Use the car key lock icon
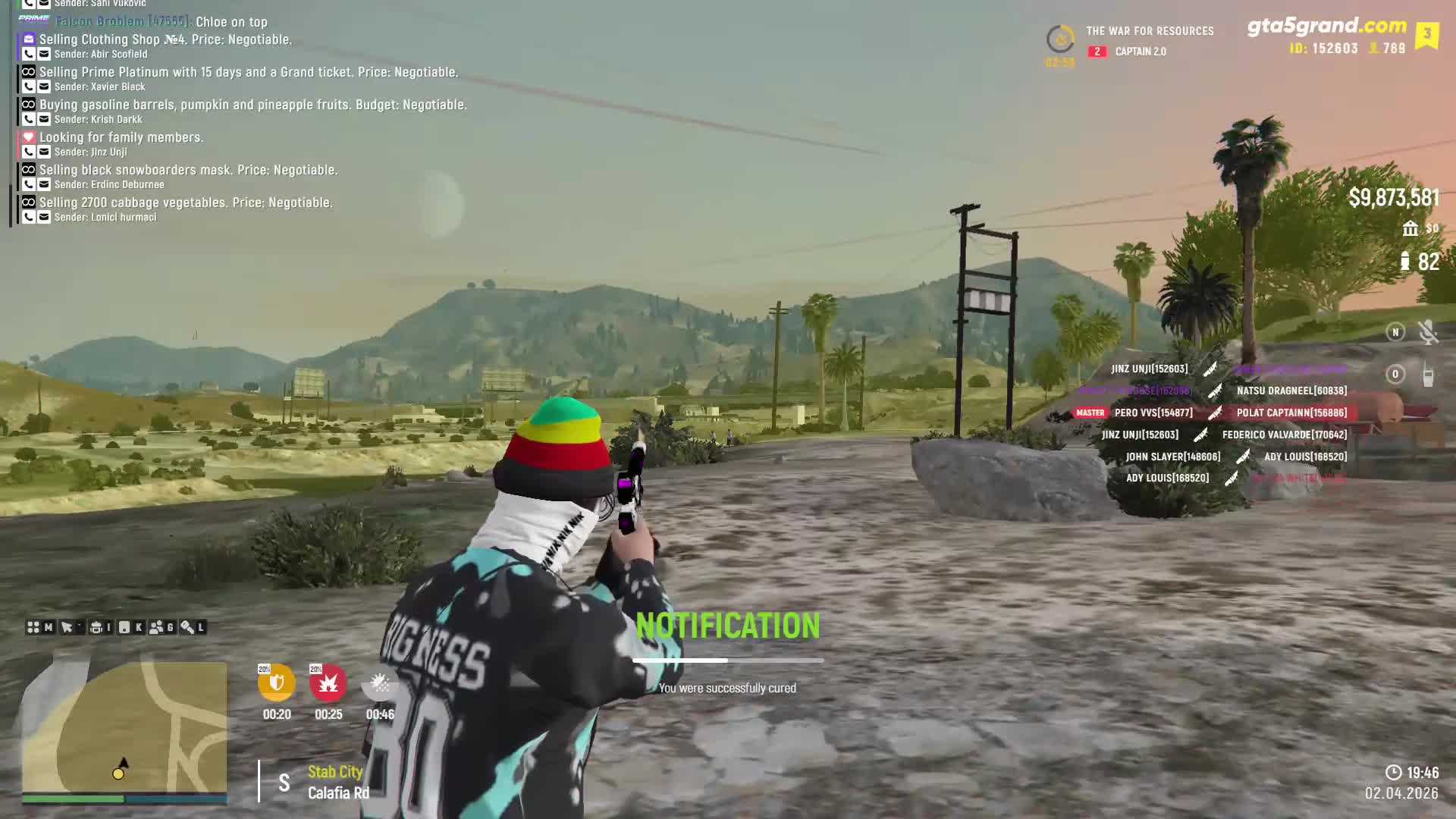This screenshot has width=1456, height=819. [x=187, y=628]
